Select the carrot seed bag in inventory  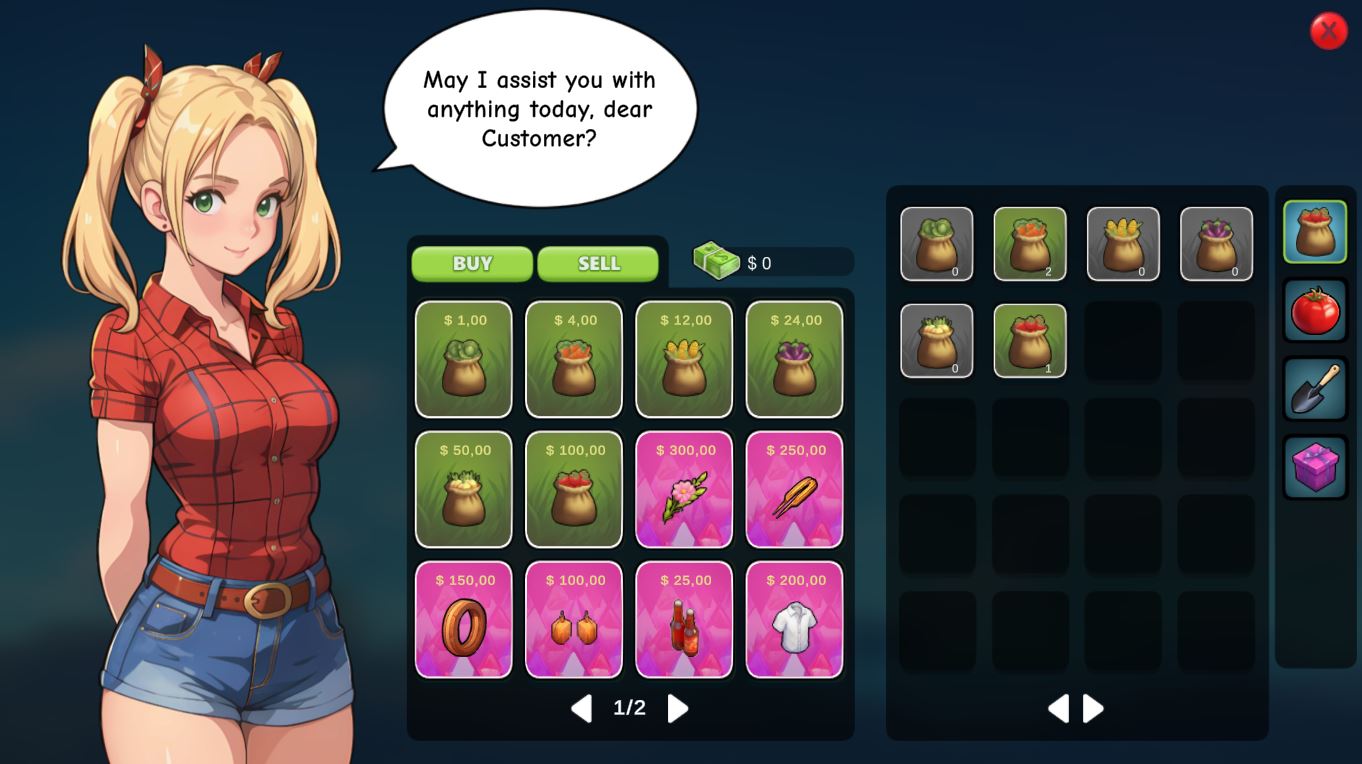click(1030, 244)
